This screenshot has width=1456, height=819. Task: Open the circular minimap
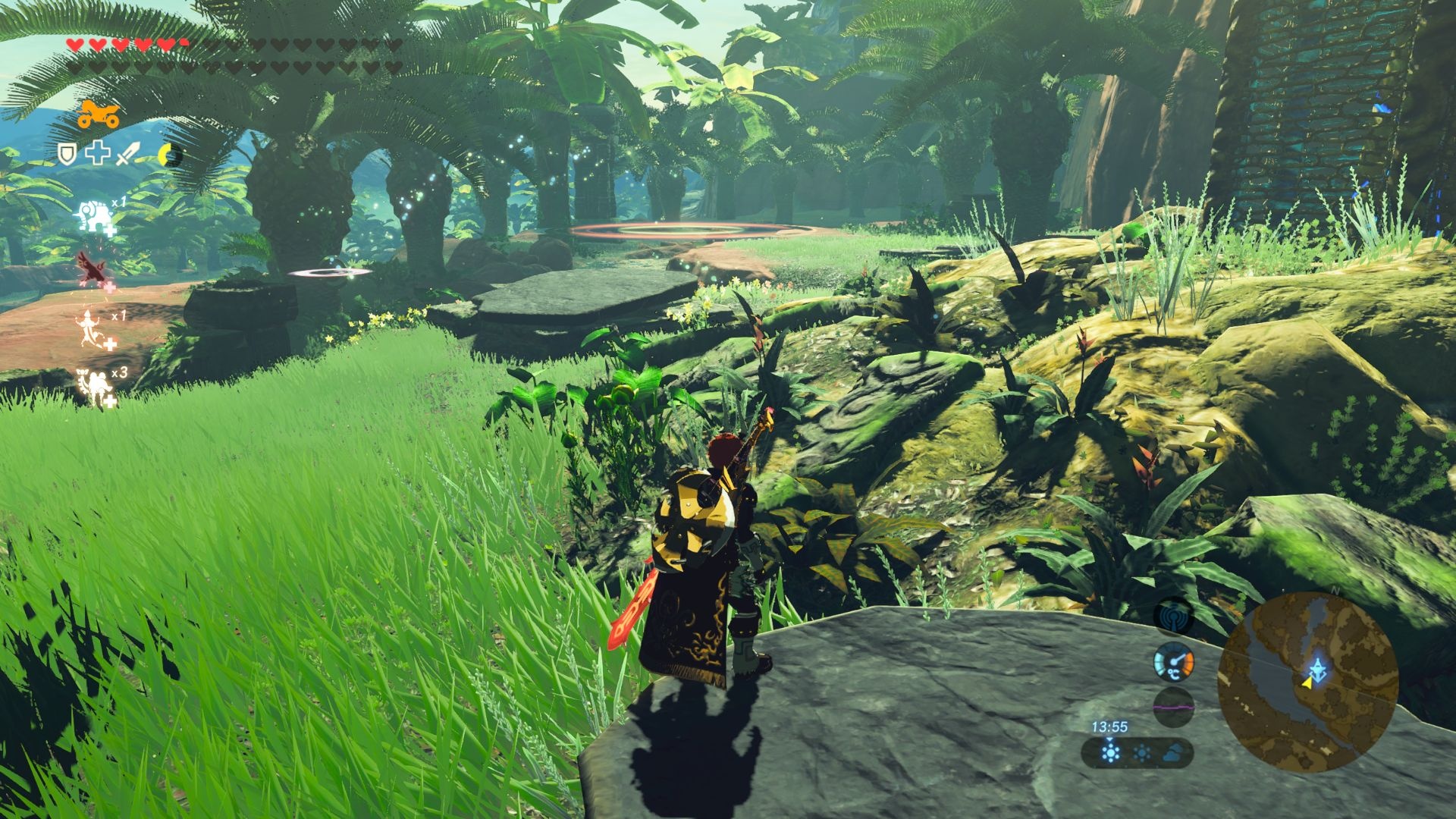(1307, 682)
